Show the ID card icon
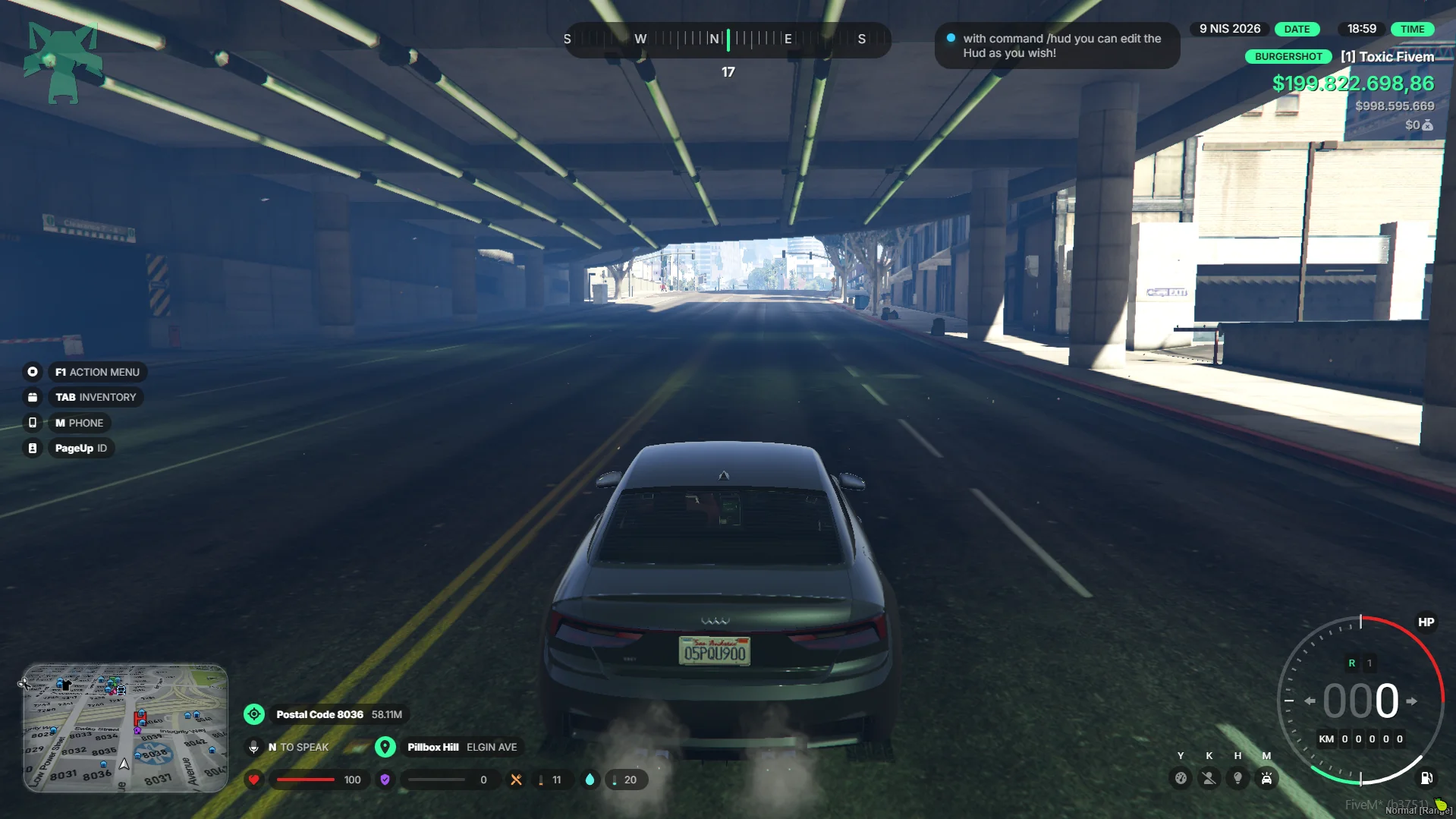The width and height of the screenshot is (1456, 819). click(x=33, y=449)
